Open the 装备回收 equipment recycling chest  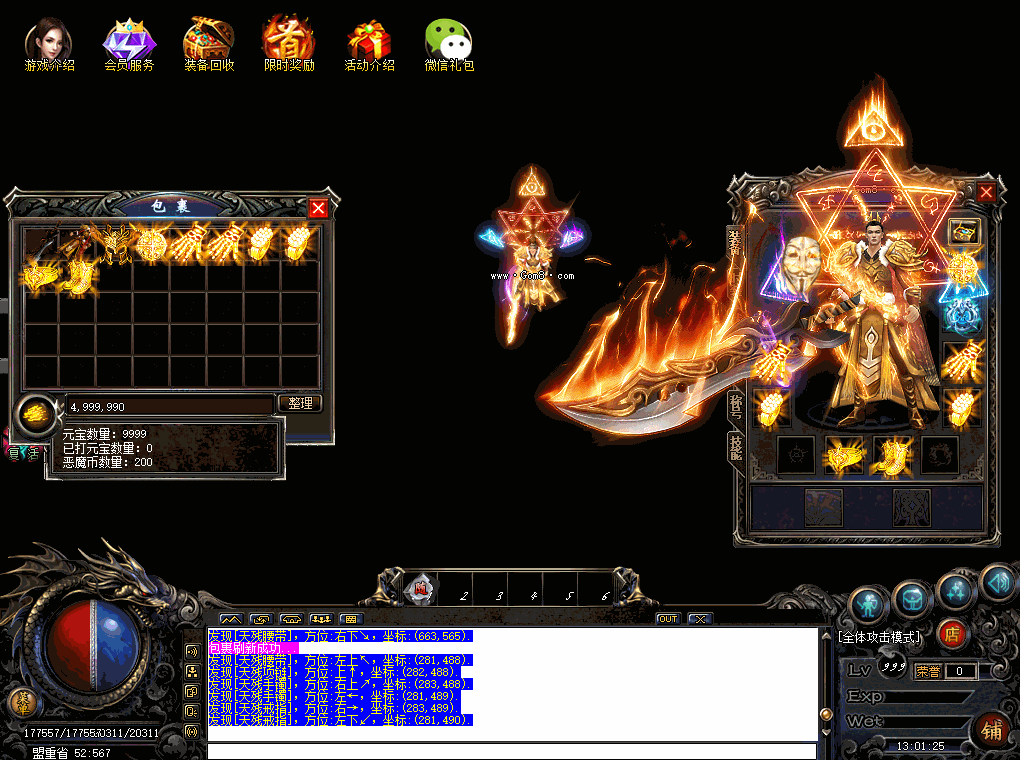[209, 44]
